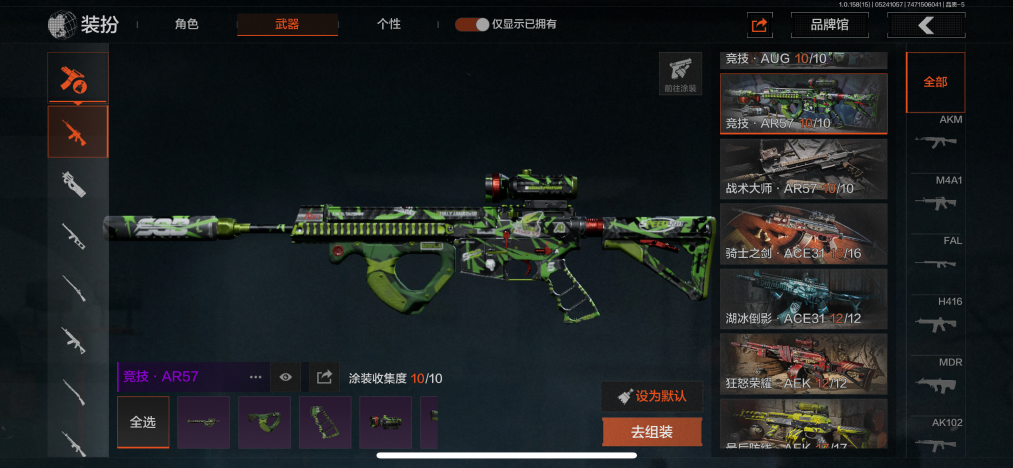Toggle 仅显示已拥有 switch
Image resolution: width=1013 pixels, height=468 pixels.
[x=473, y=24]
